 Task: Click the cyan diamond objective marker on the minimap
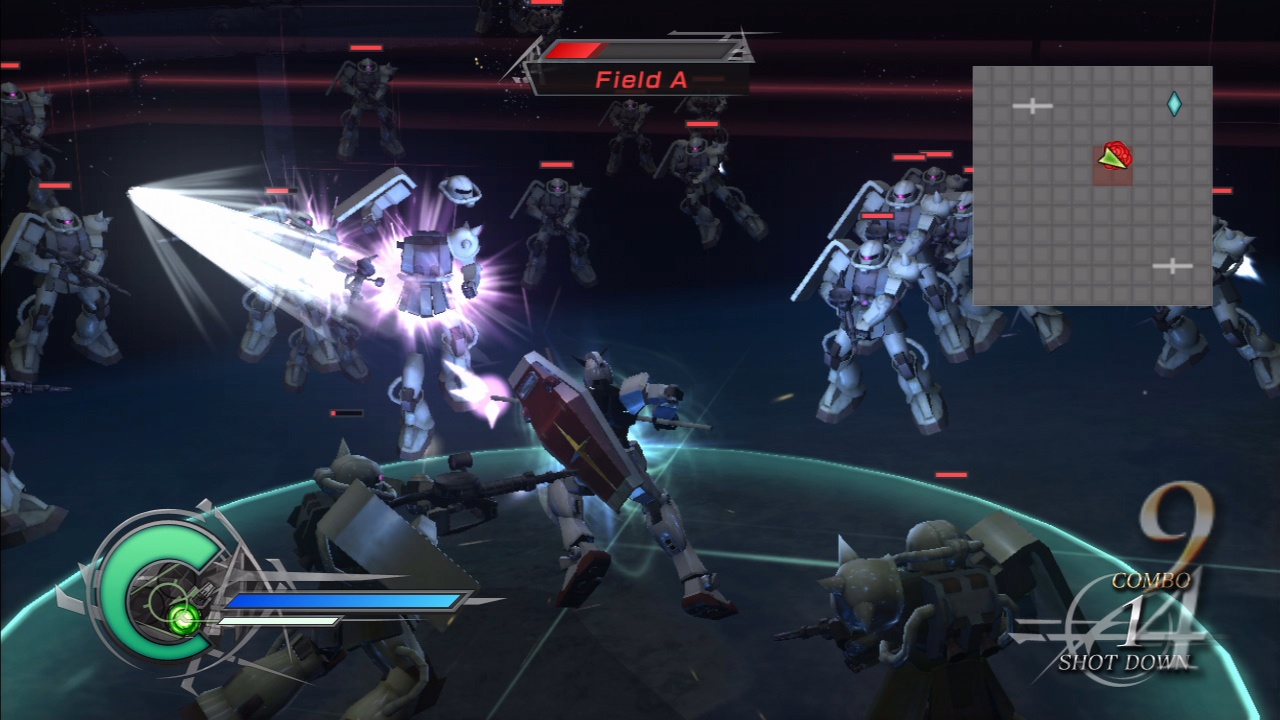(1176, 104)
